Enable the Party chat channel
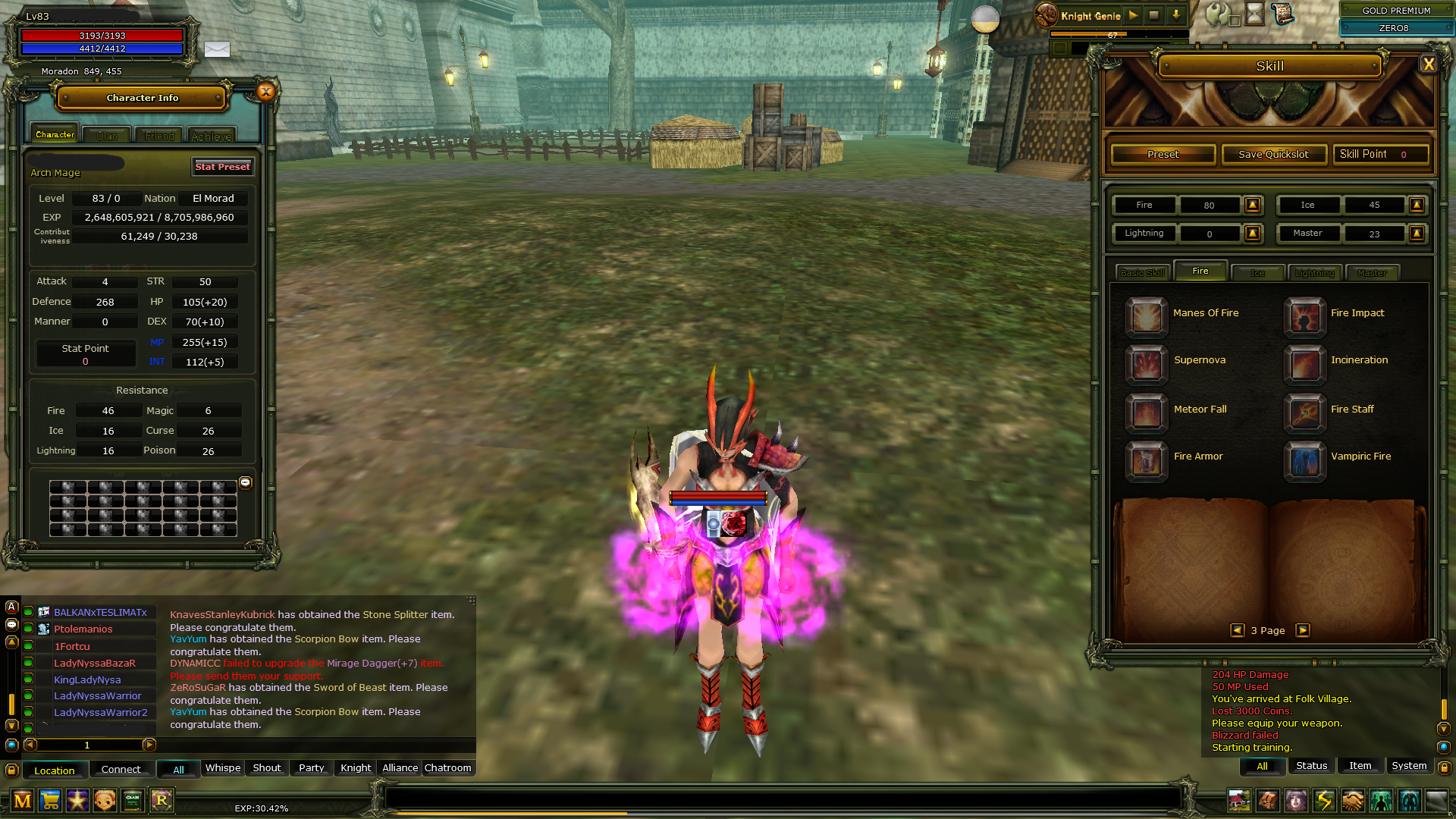 click(311, 767)
